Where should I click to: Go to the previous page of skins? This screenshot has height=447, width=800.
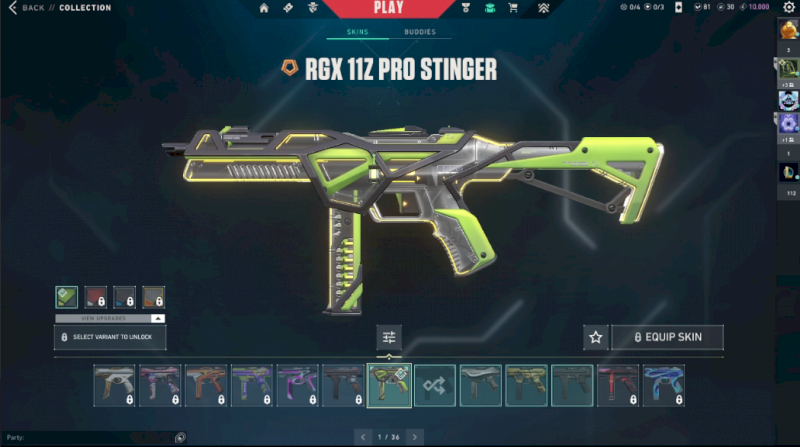(x=362, y=437)
